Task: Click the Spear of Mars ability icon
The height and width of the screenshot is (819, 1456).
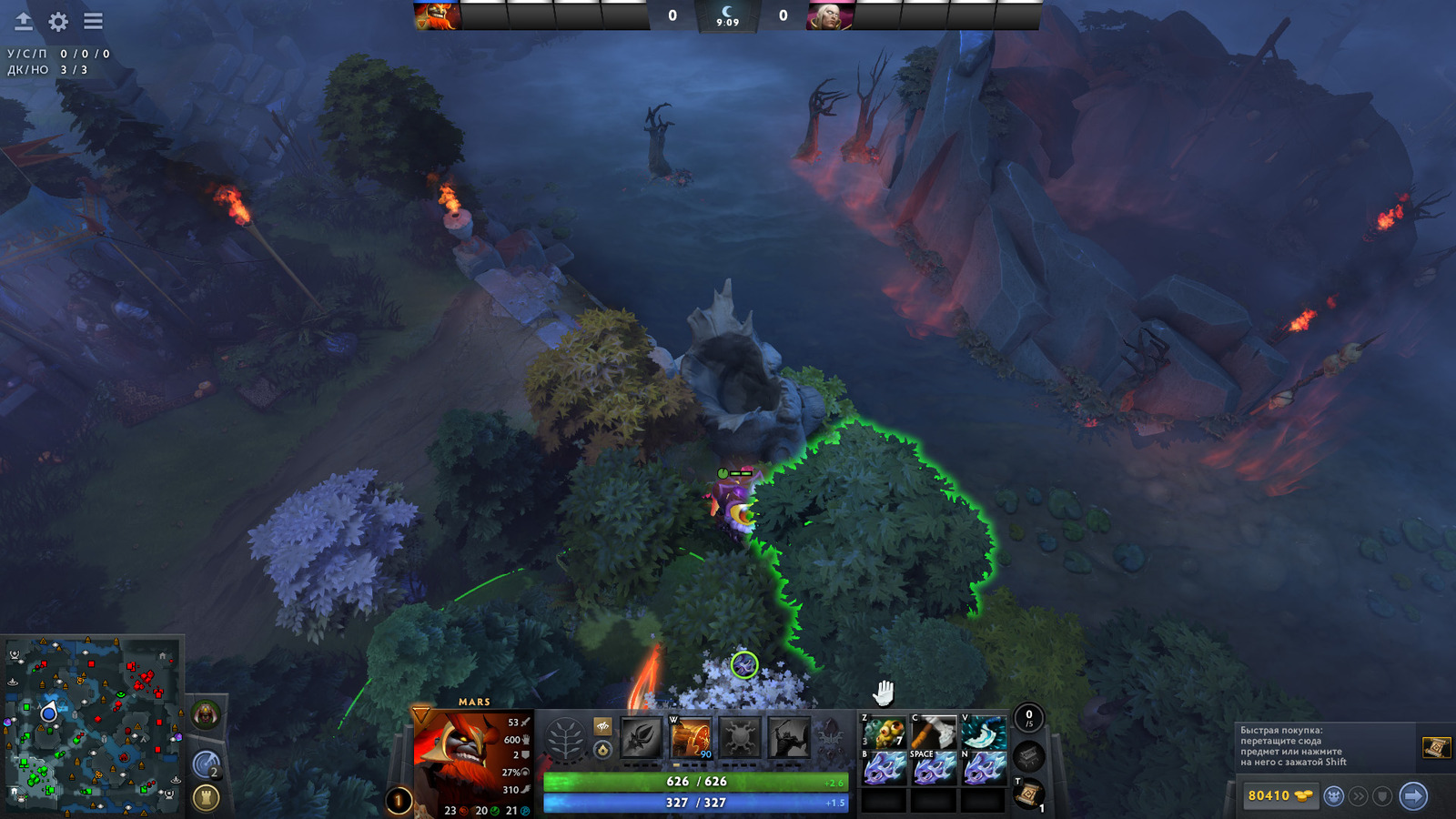Action: [x=642, y=737]
